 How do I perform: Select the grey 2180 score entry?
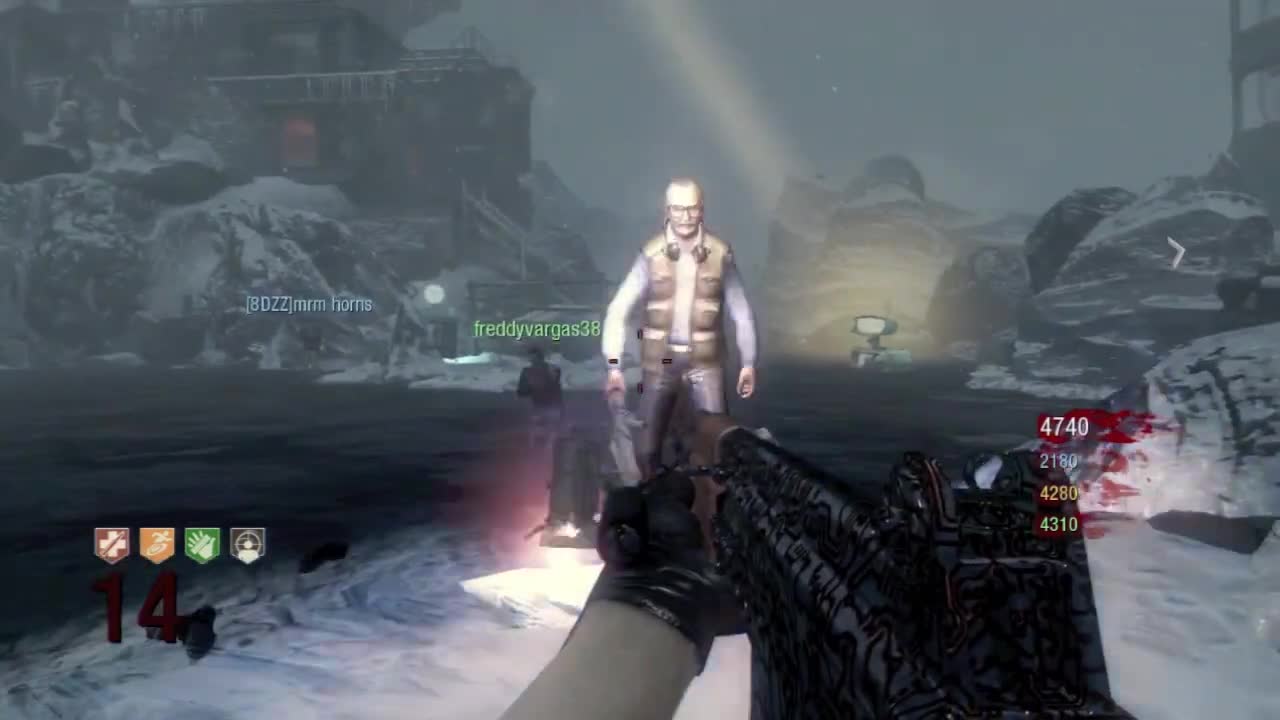click(1057, 461)
